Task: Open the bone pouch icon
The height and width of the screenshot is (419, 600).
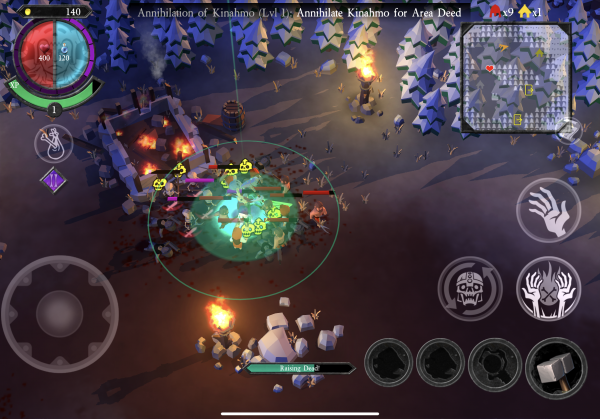Action: point(53,144)
